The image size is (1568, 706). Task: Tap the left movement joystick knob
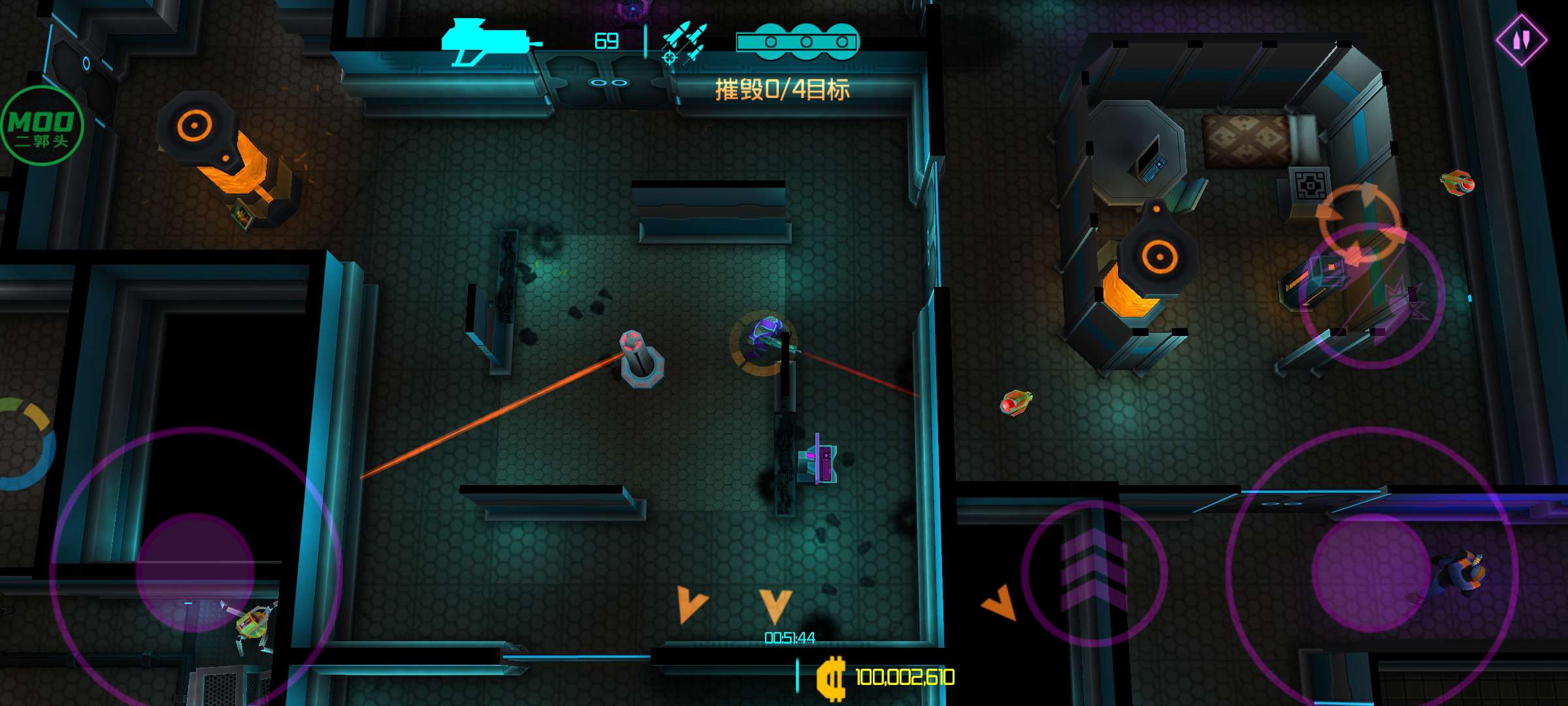tap(195, 573)
